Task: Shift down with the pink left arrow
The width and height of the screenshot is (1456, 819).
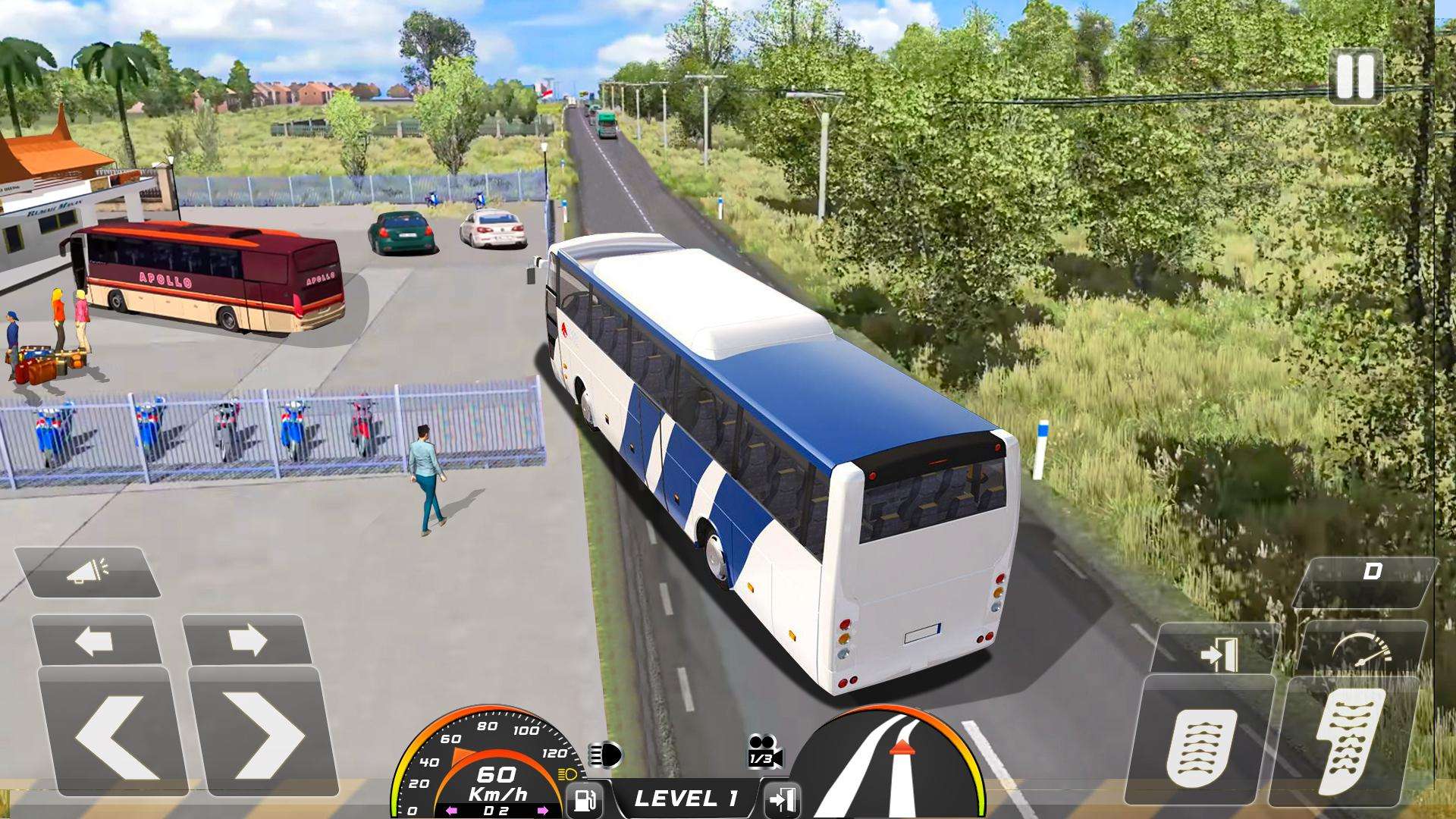Action: pyautogui.click(x=451, y=811)
